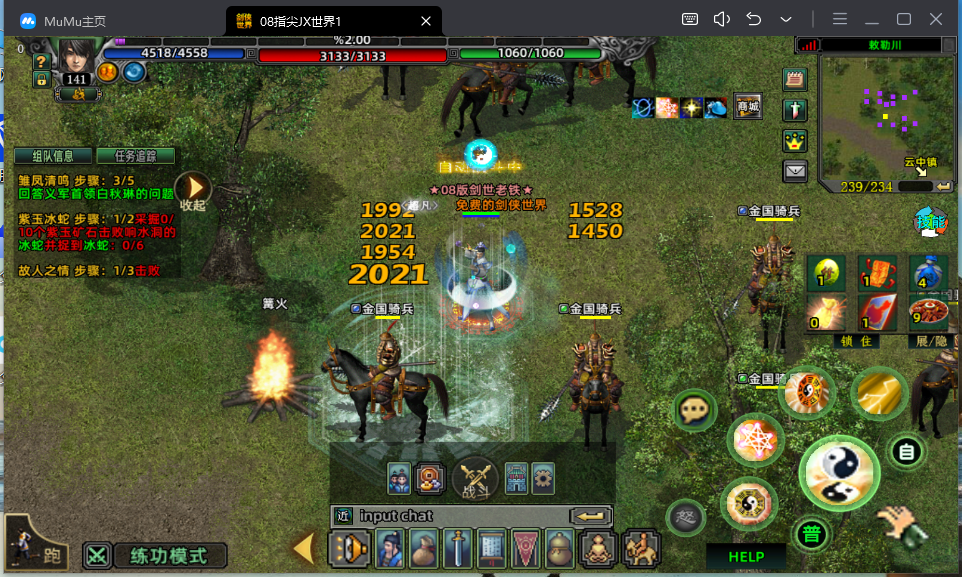This screenshot has height=577, width=962.
Task: Switch to the 组队信息 team info tab
Action: (x=52, y=156)
